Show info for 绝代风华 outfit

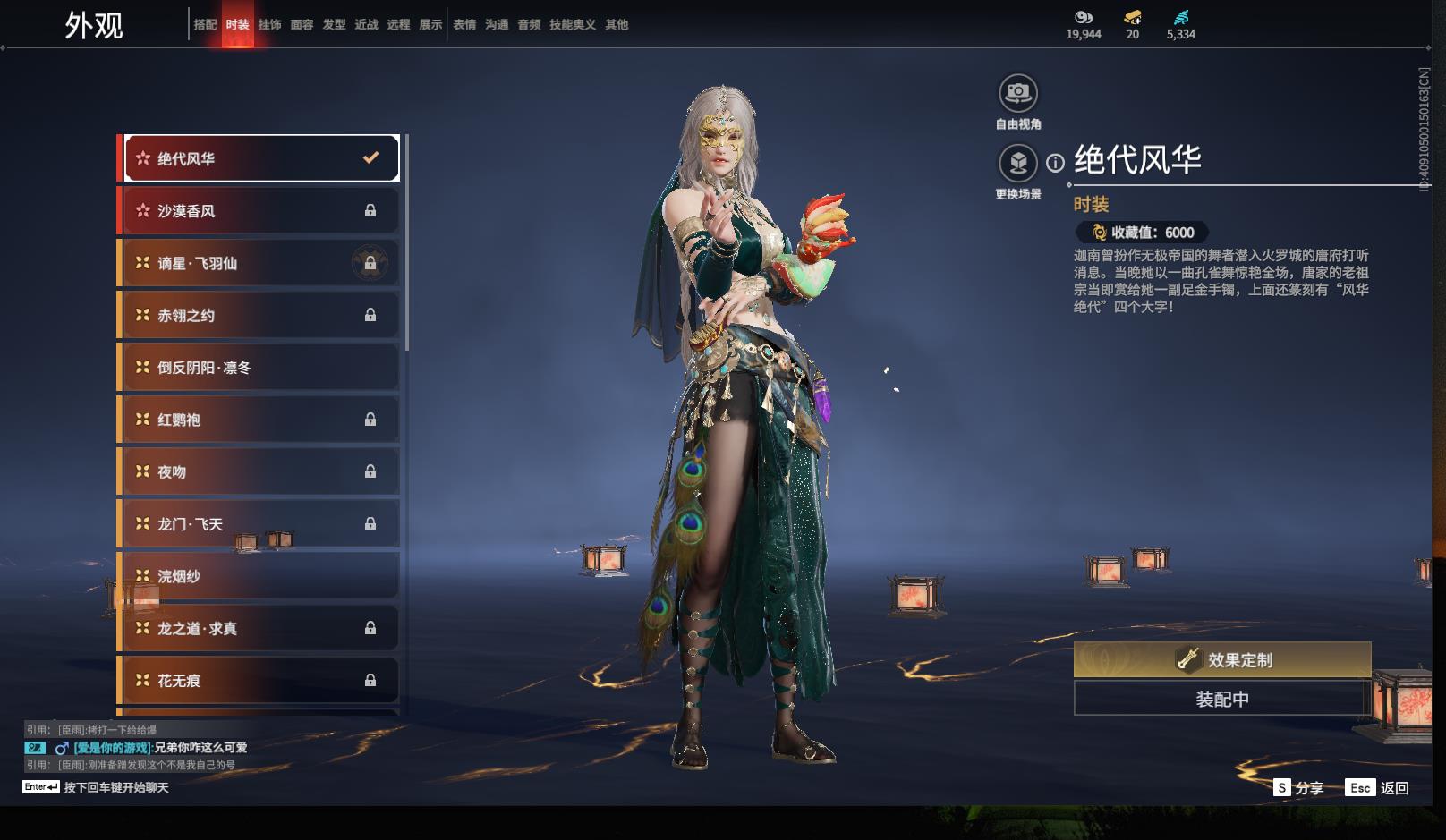pyautogui.click(x=1056, y=163)
